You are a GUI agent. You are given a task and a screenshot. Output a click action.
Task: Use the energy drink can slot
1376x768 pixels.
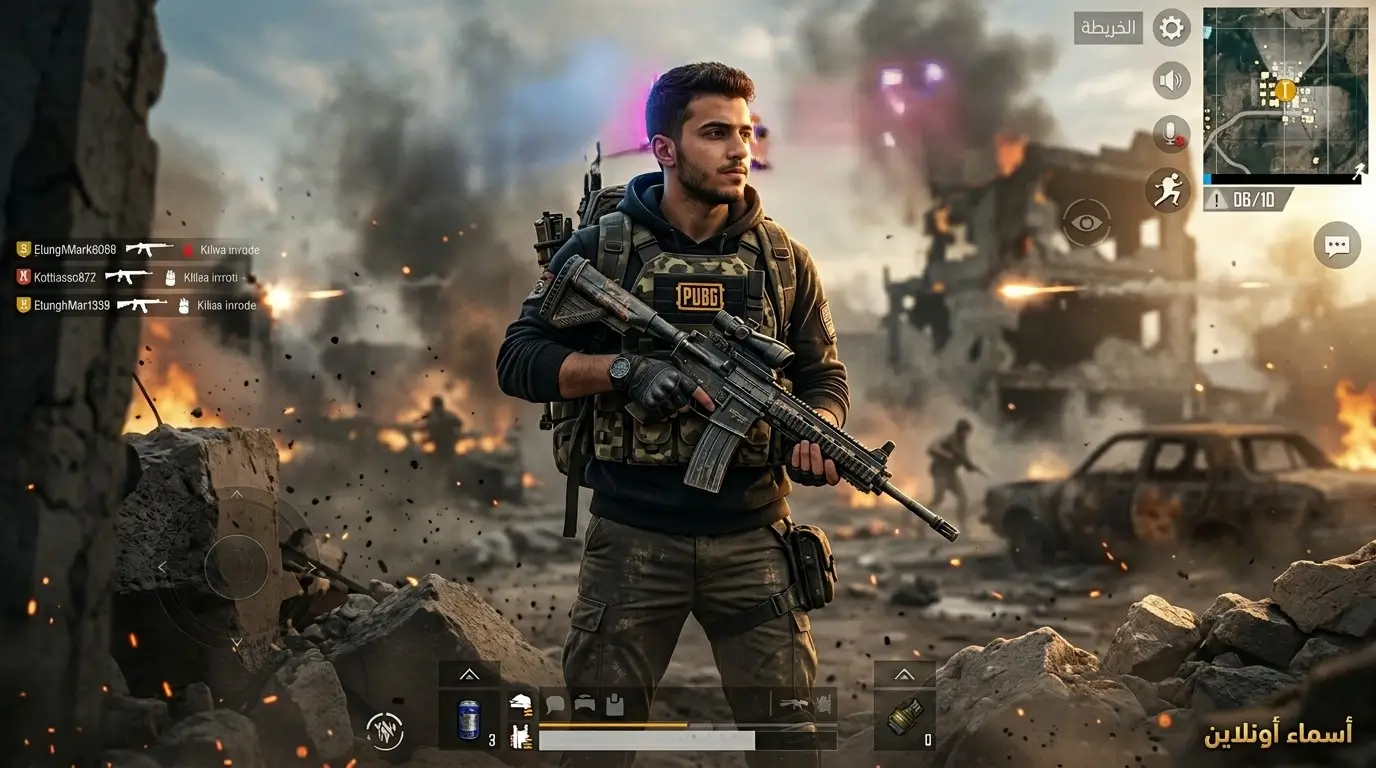tap(469, 720)
